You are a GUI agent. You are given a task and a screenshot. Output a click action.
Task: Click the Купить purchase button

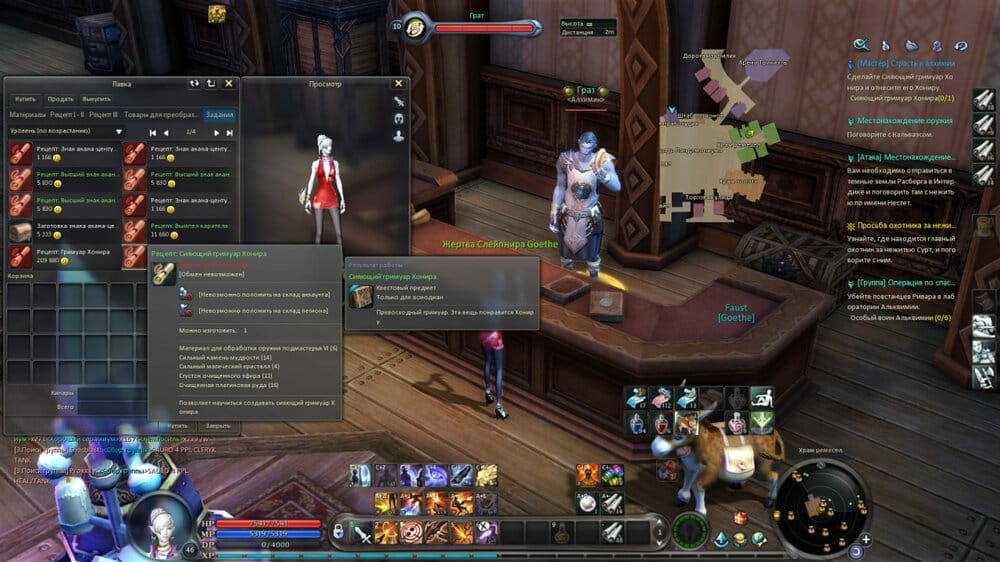click(x=177, y=425)
